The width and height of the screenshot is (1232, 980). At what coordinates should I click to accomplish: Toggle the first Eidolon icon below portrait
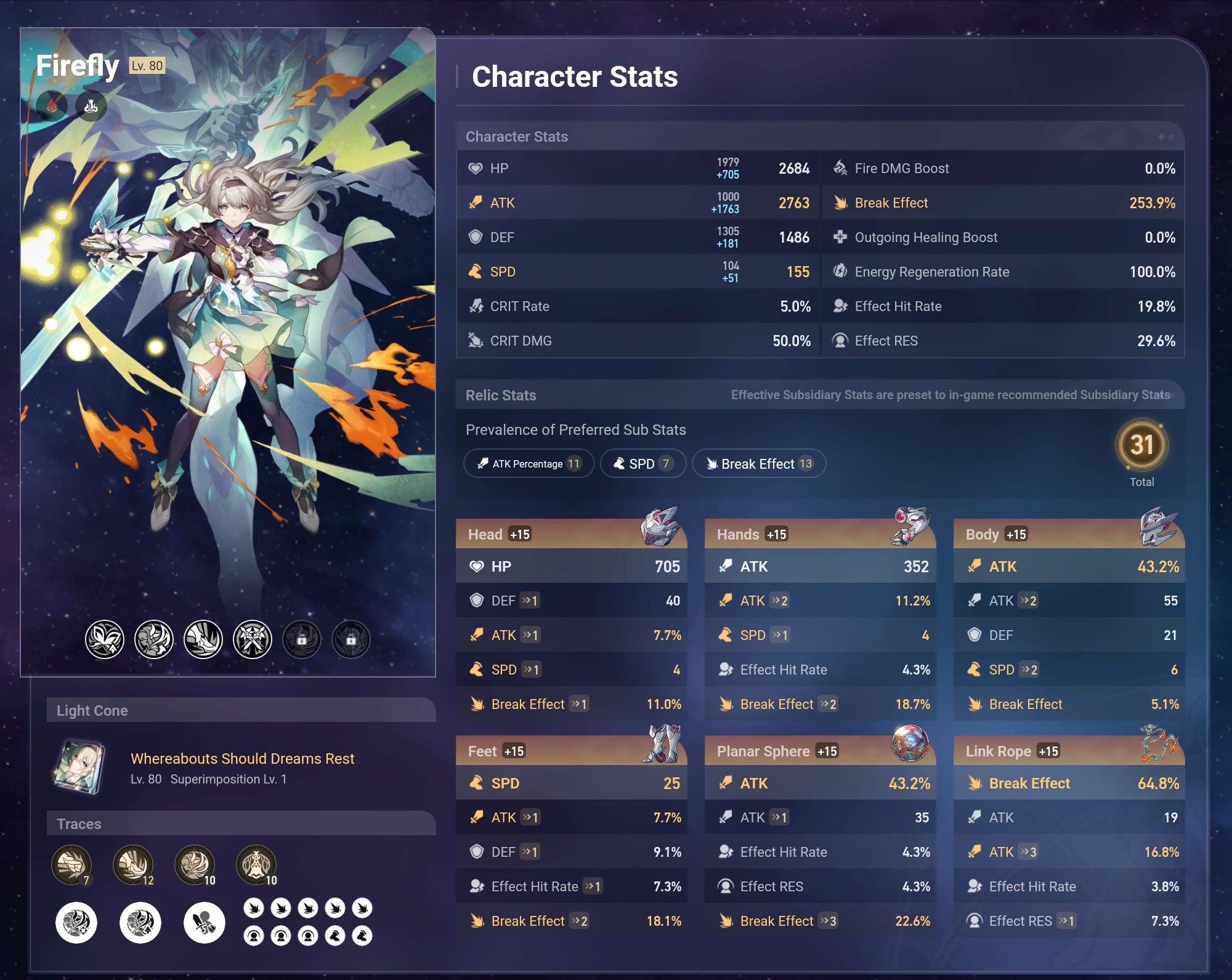coord(105,639)
